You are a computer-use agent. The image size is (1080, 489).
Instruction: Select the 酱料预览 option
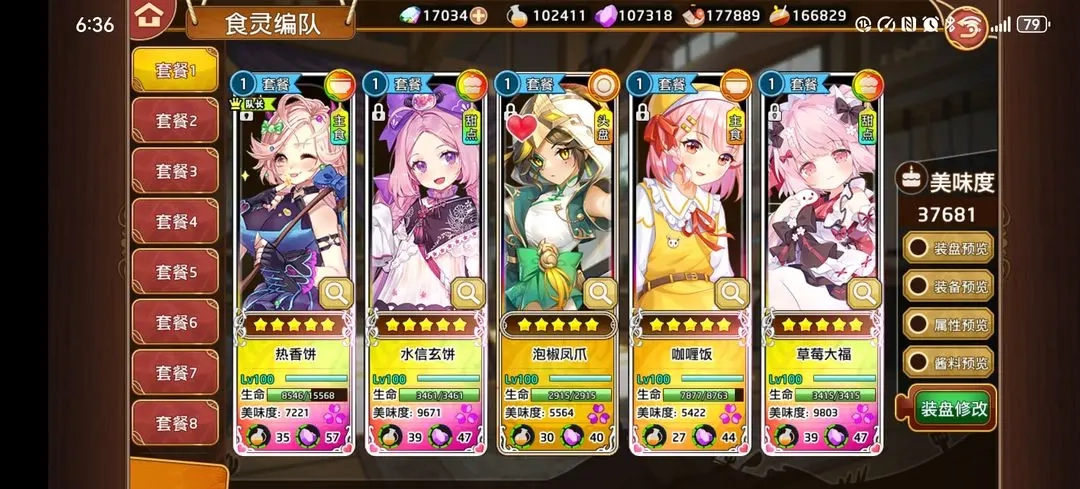click(x=948, y=362)
